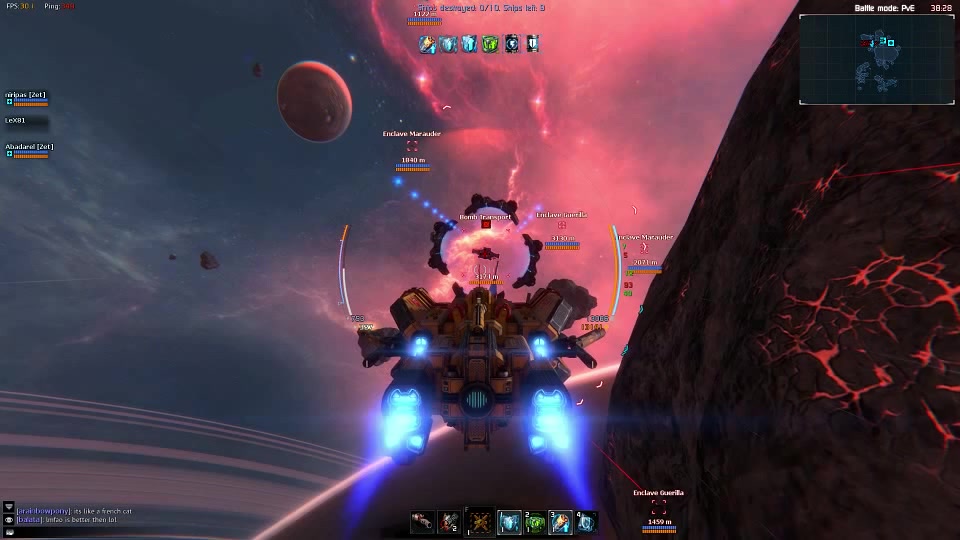Activate the blue shield module in slot 1

click(x=510, y=522)
